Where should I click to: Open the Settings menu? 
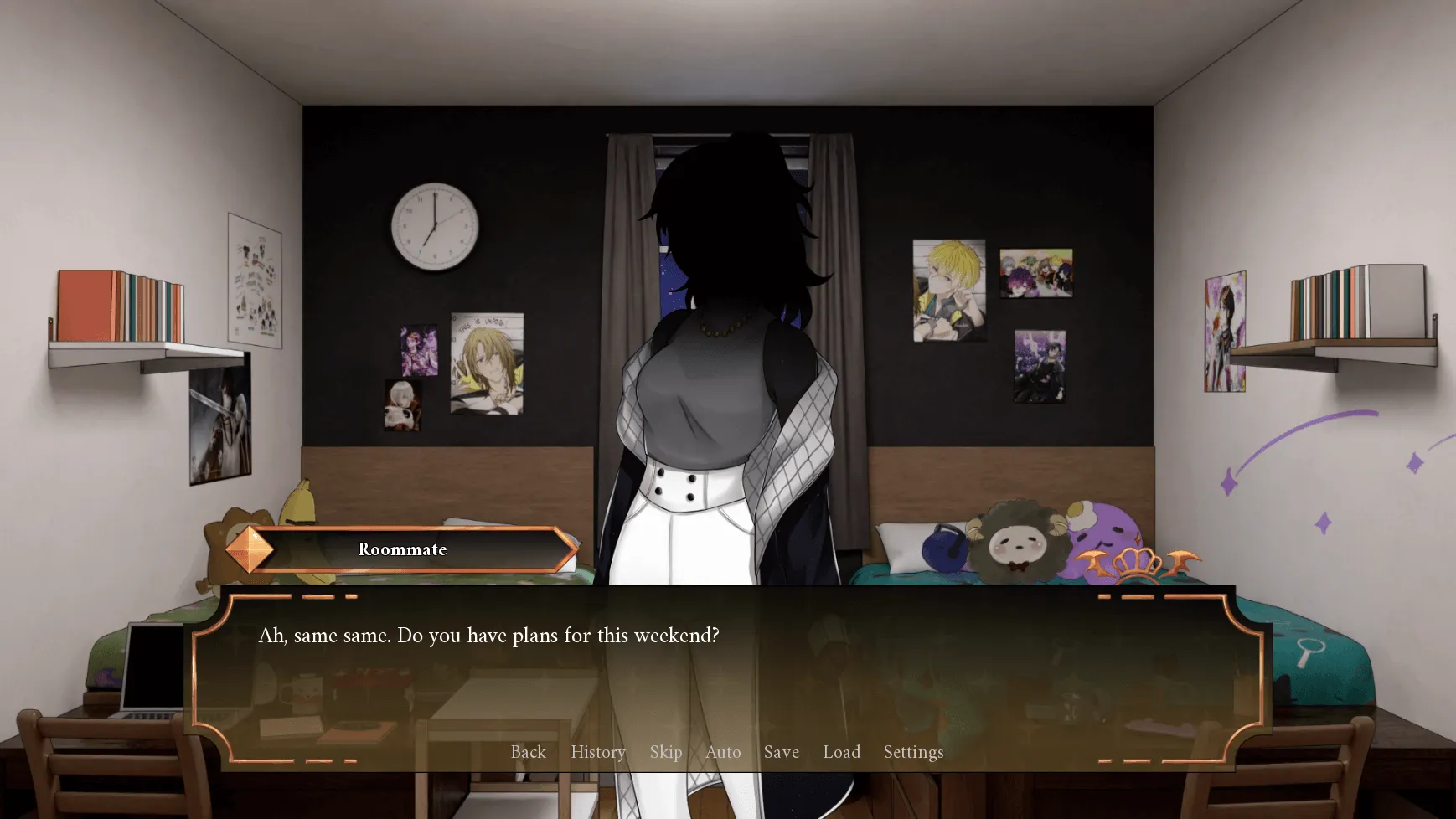[x=912, y=752]
